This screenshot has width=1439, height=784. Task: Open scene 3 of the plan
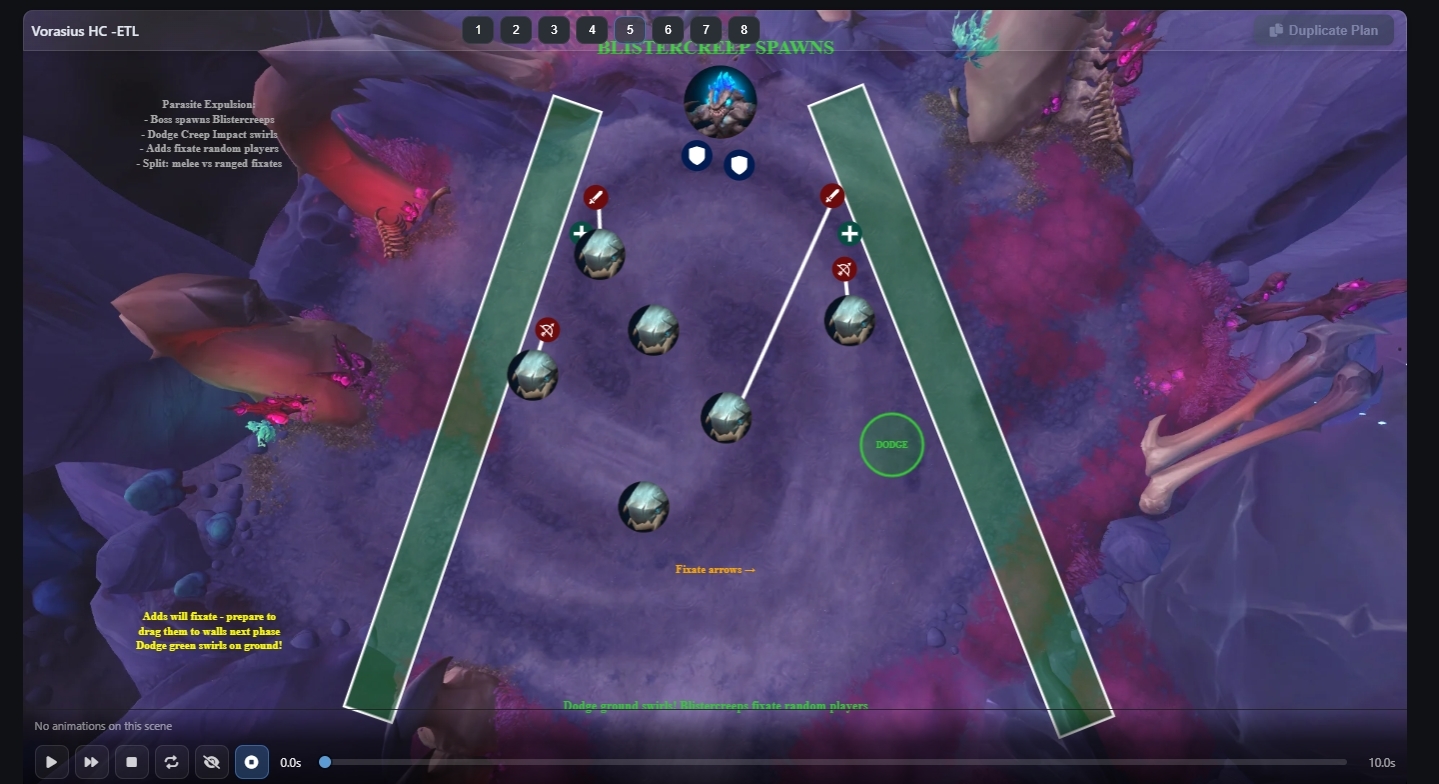554,30
